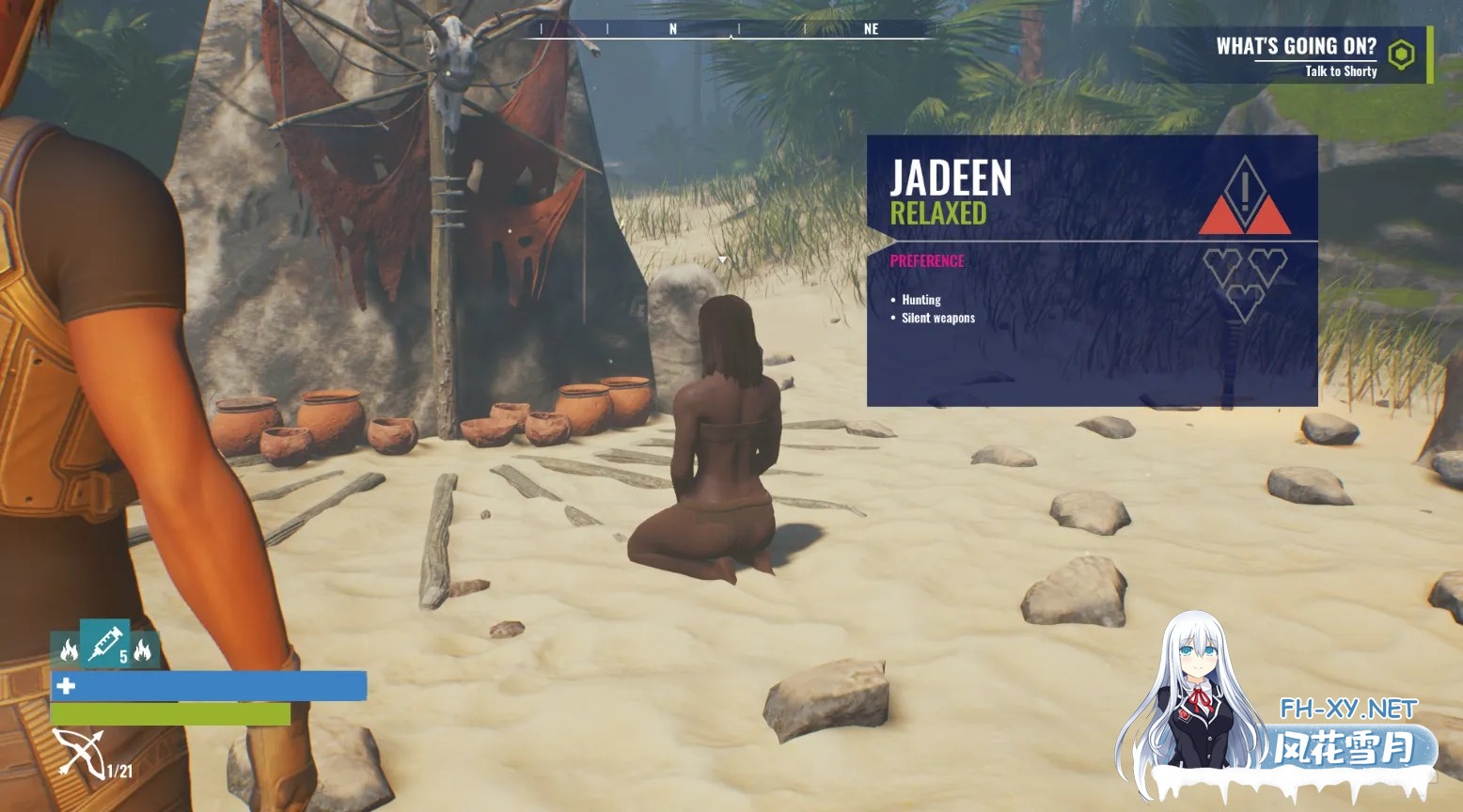This screenshot has height=812, width=1463.
Task: Click the green hexagon quest marker icon
Action: [x=1401, y=55]
